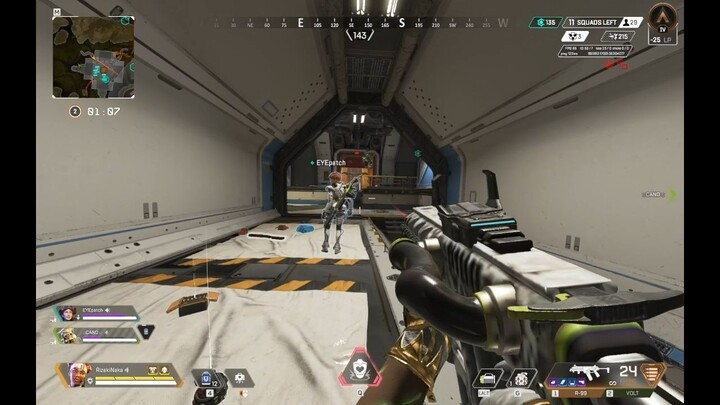Image resolution: width=720 pixels, height=405 pixels.
Task: Use the shield cell consumable slot
Action: 208,379
